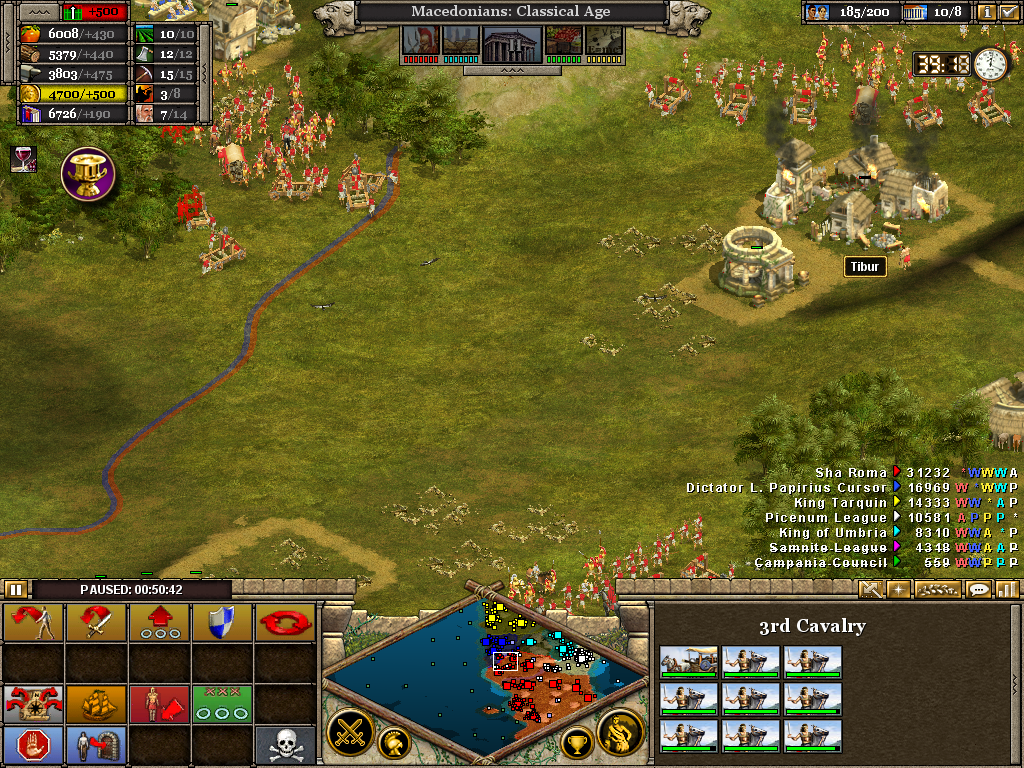Choose the formation red arrow command
The width and height of the screenshot is (1024, 768).
pyautogui.click(x=159, y=622)
